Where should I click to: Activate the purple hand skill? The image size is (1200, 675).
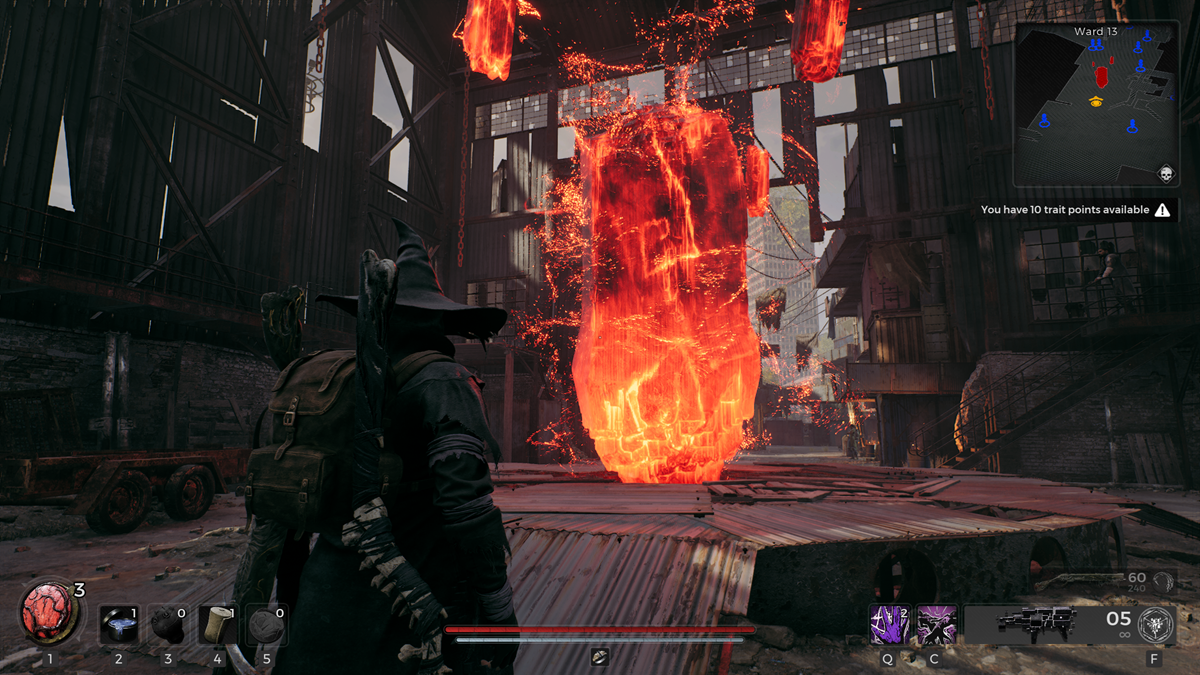(x=889, y=624)
